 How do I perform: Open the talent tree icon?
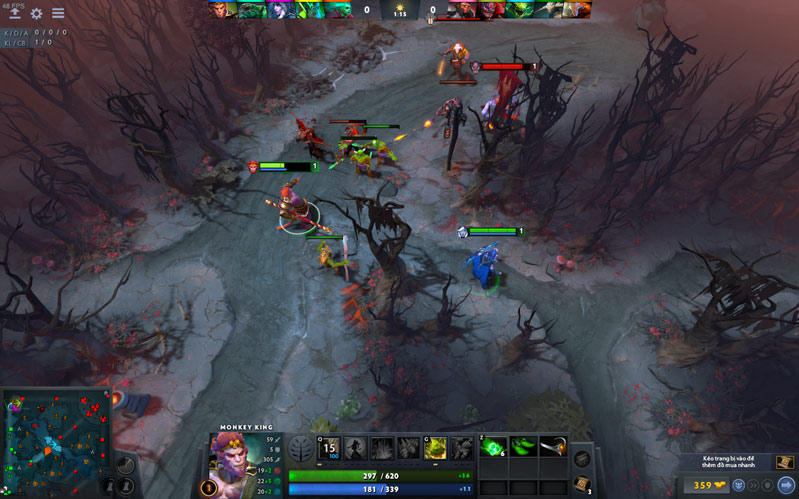[300, 448]
